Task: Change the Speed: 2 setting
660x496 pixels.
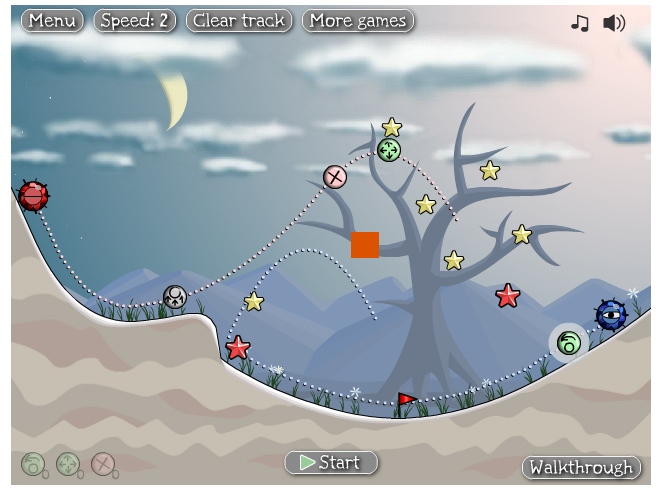Action: coord(135,20)
